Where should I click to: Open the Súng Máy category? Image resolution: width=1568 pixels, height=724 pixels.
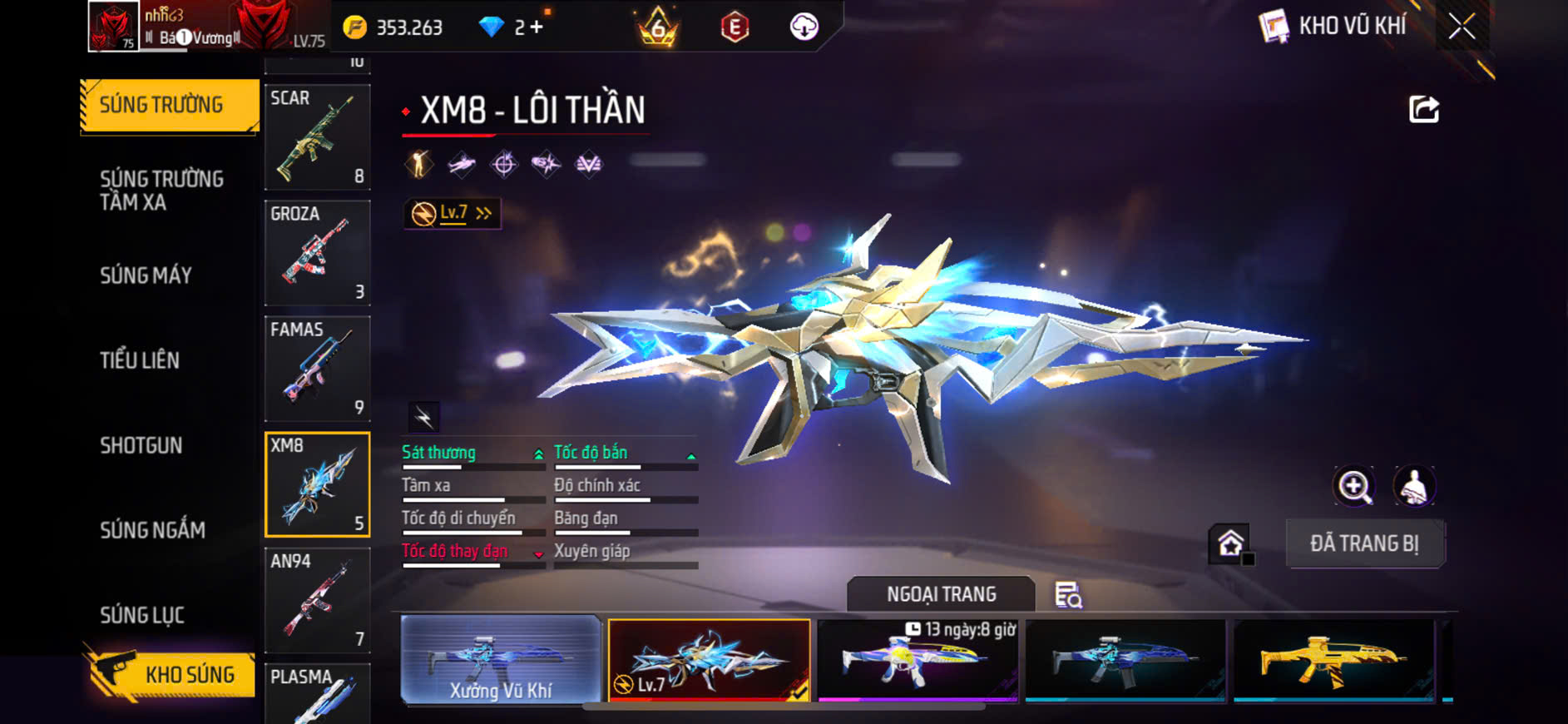pyautogui.click(x=146, y=275)
